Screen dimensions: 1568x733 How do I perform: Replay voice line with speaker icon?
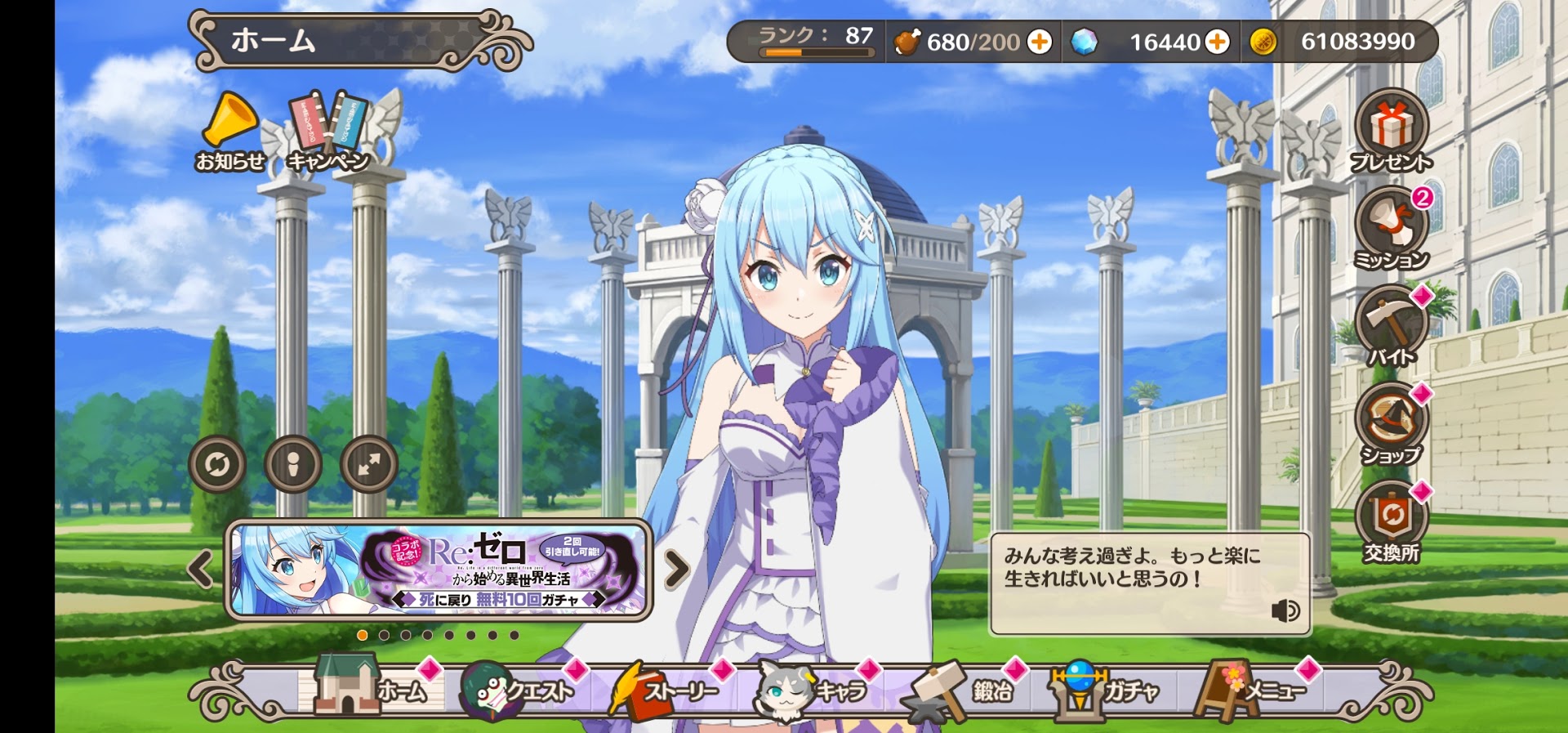tap(1285, 610)
